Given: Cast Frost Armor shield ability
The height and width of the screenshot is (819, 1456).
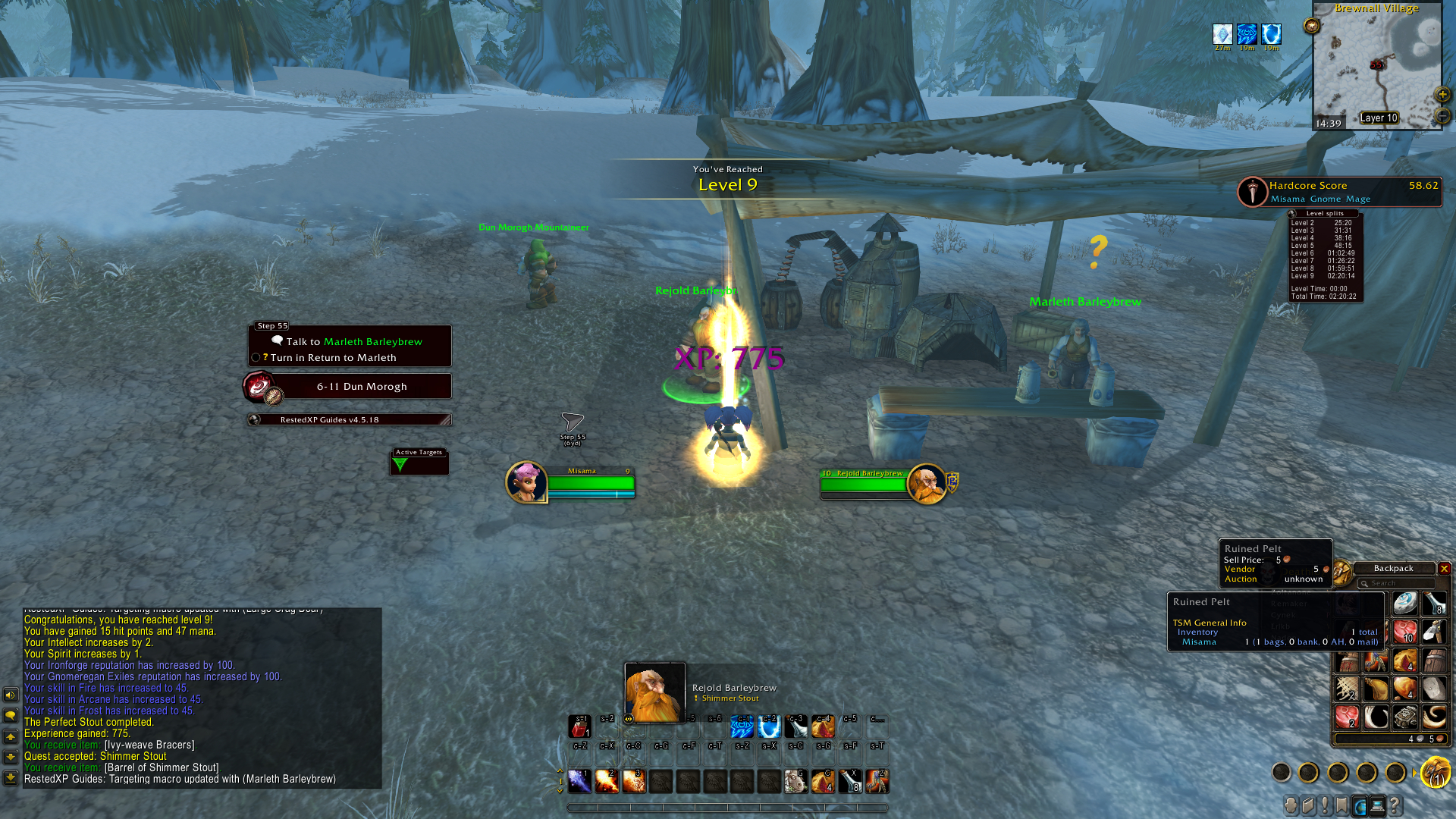Looking at the screenshot, I should (x=769, y=726).
